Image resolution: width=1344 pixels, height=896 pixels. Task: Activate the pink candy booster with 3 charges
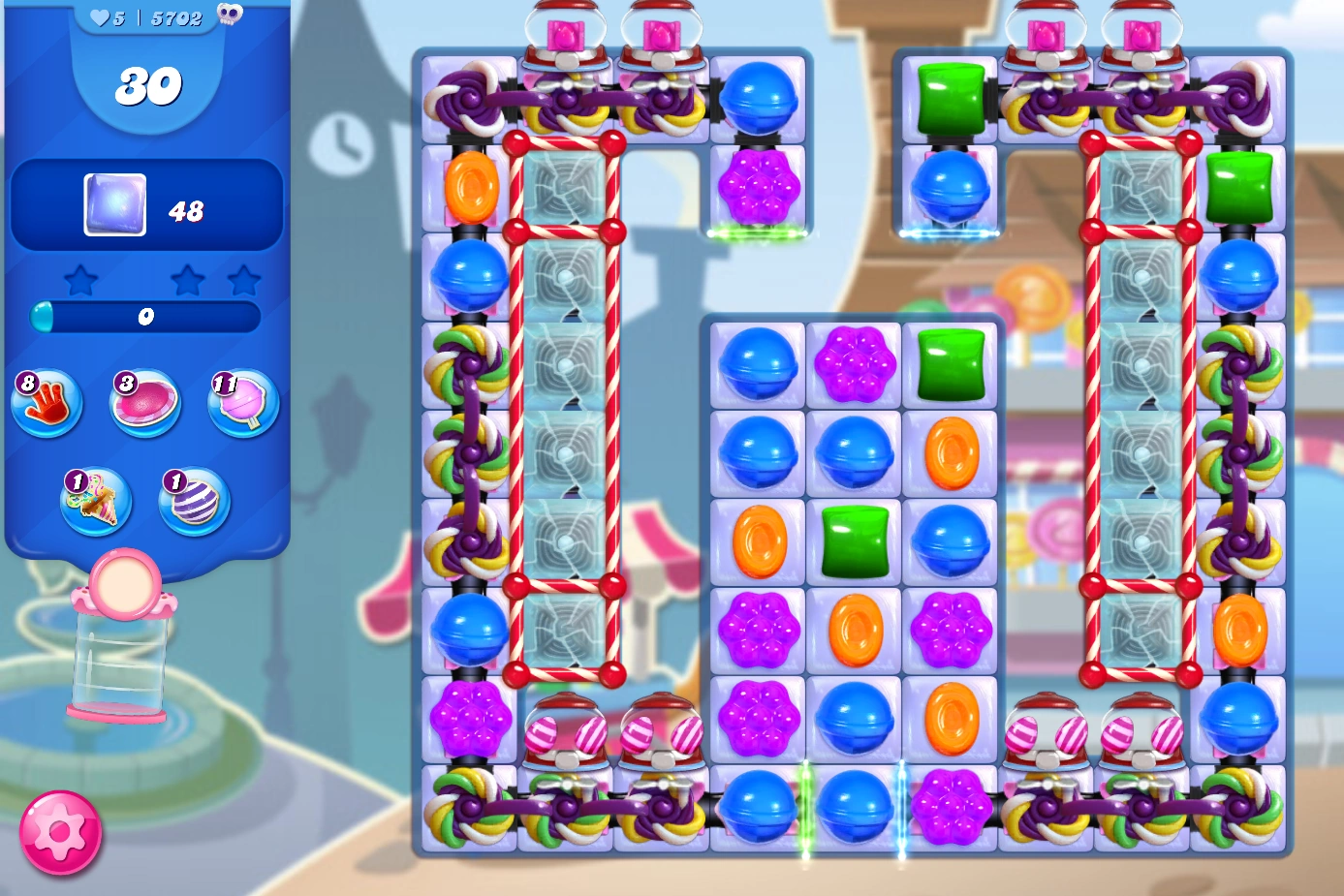tap(143, 403)
